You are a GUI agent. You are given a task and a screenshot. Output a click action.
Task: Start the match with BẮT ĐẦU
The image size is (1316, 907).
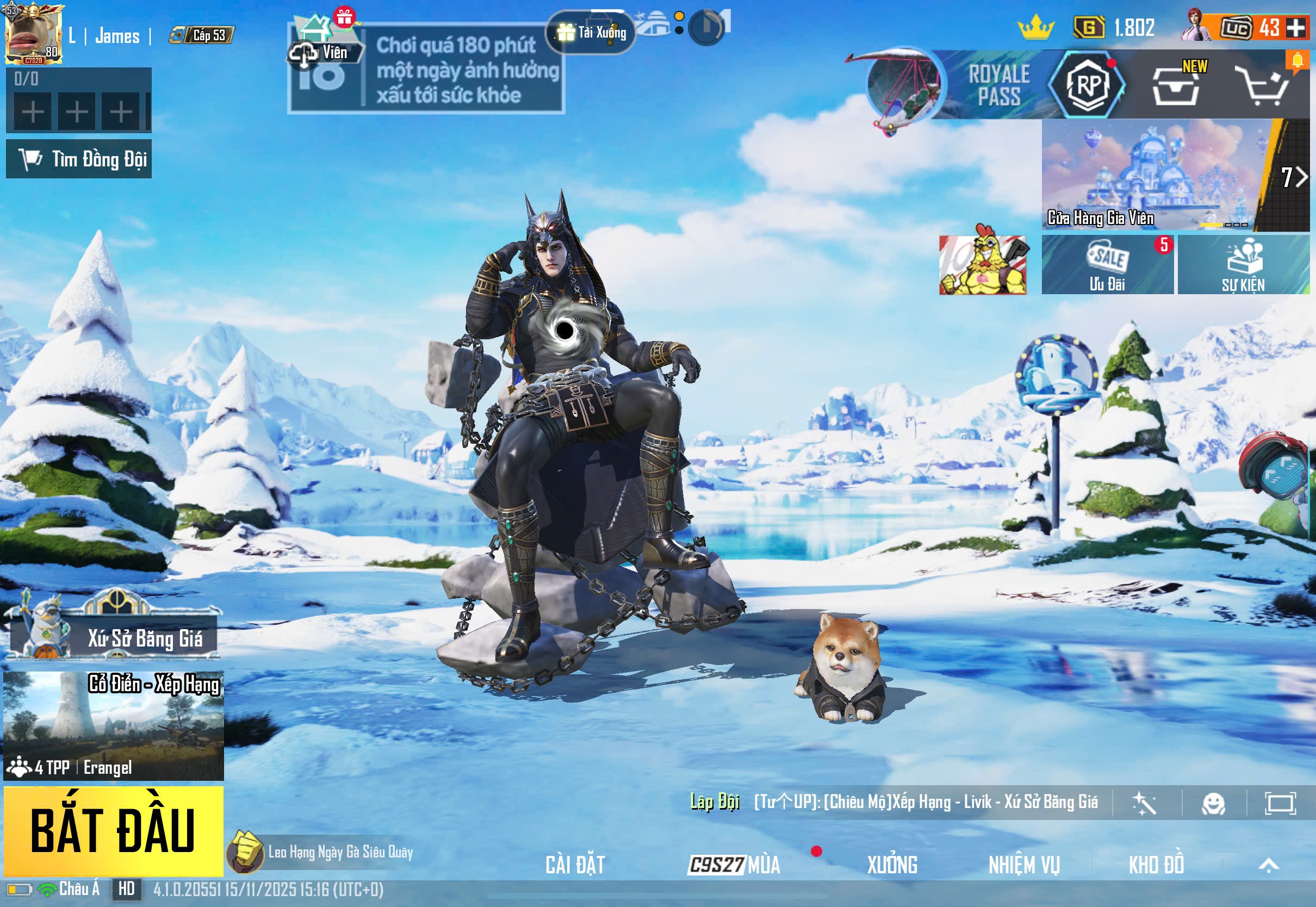(x=113, y=830)
